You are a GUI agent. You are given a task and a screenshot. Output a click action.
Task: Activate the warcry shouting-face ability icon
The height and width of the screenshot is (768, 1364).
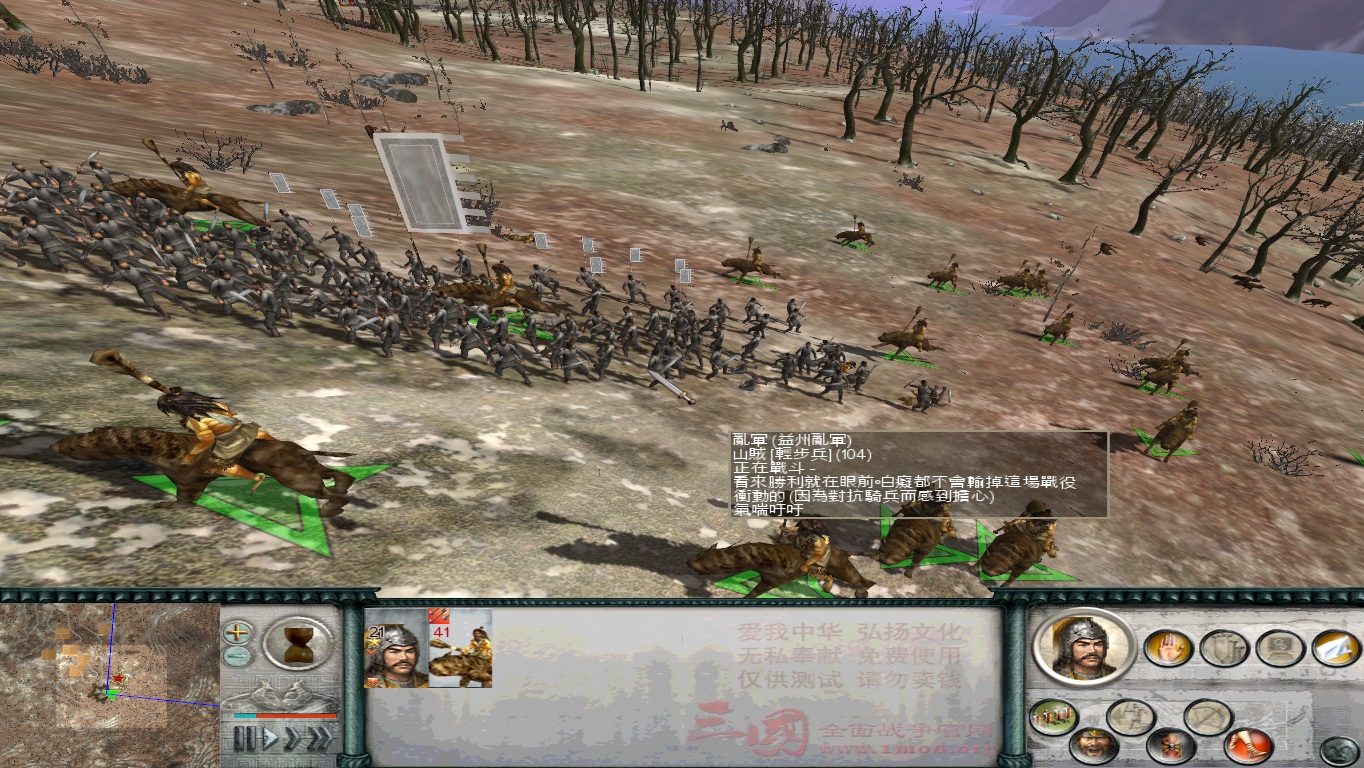[x=1093, y=745]
